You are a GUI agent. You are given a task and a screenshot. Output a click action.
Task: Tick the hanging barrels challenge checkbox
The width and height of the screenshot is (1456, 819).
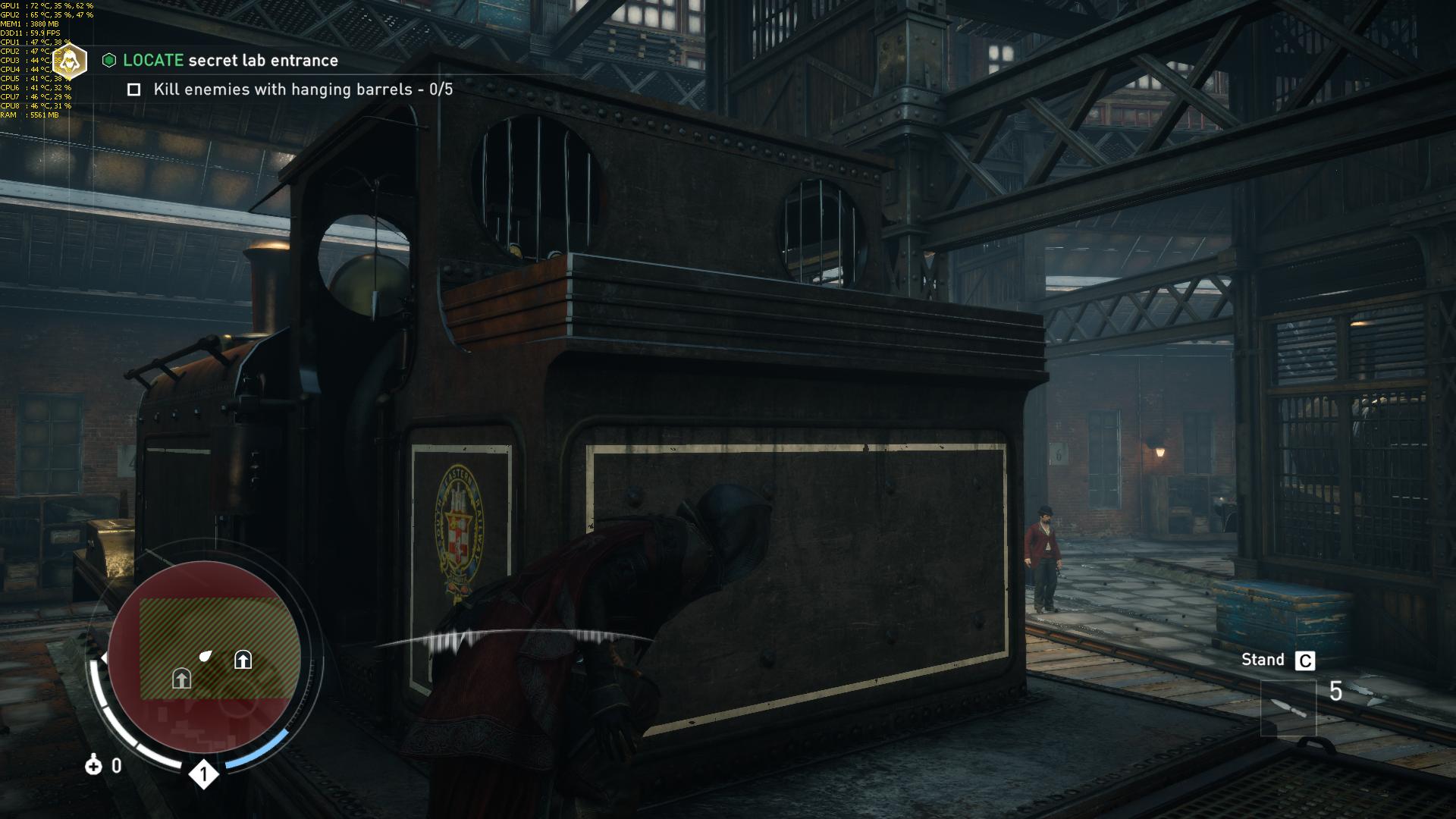(x=134, y=89)
